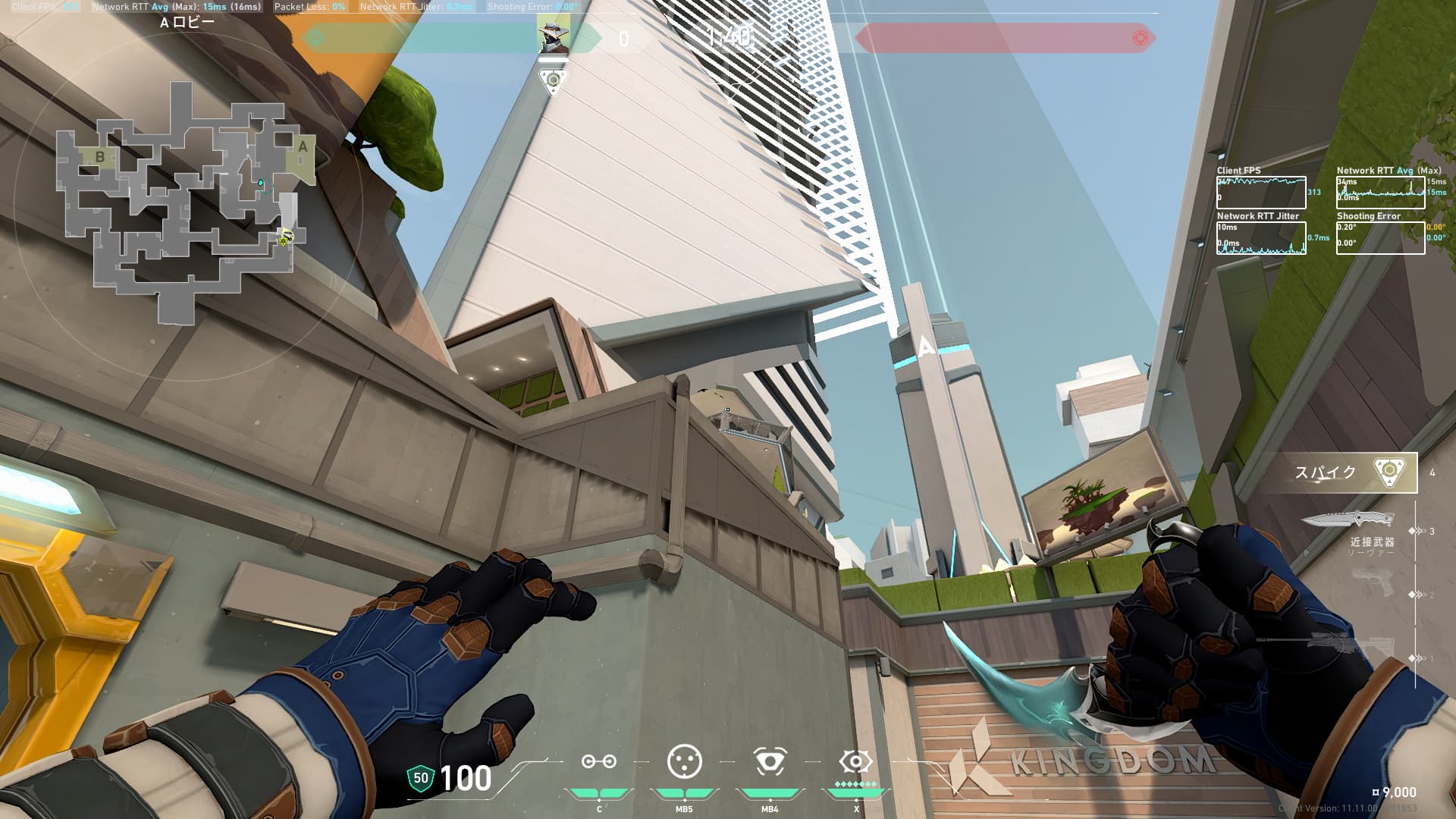The height and width of the screenshot is (819, 1456).
Task: Click the spike carrier icon below the portrait
Action: coord(553,80)
